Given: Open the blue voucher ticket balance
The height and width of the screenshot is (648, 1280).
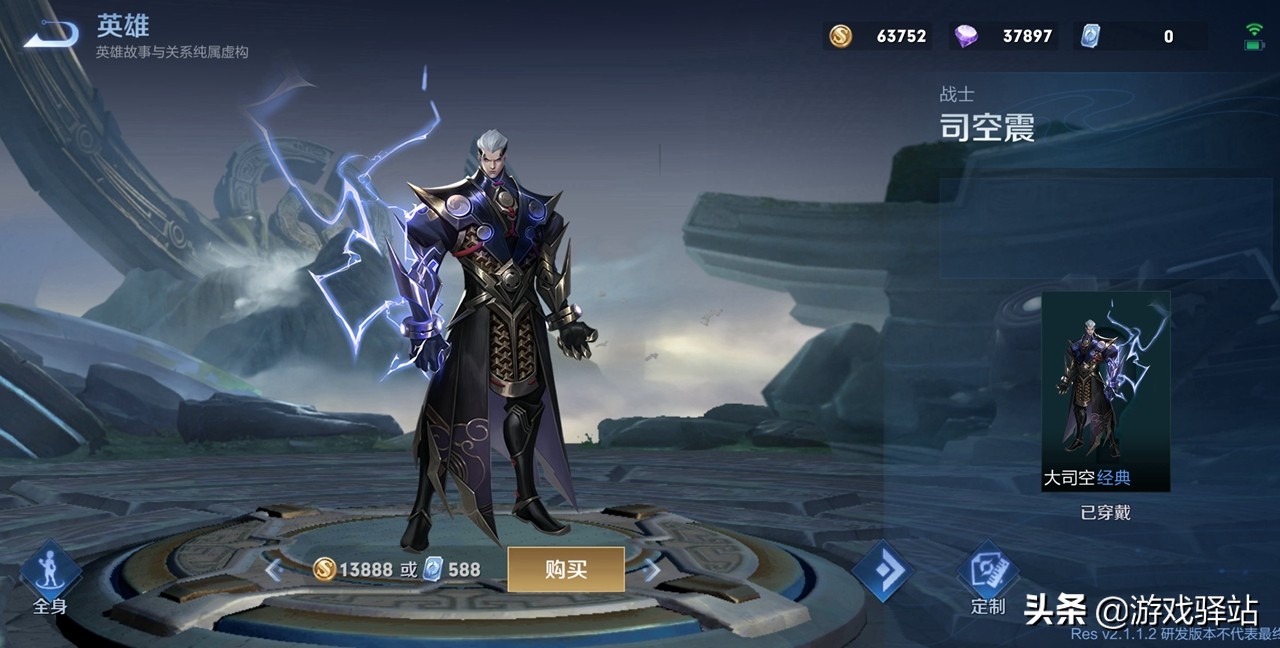Looking at the screenshot, I should [x=1140, y=37].
